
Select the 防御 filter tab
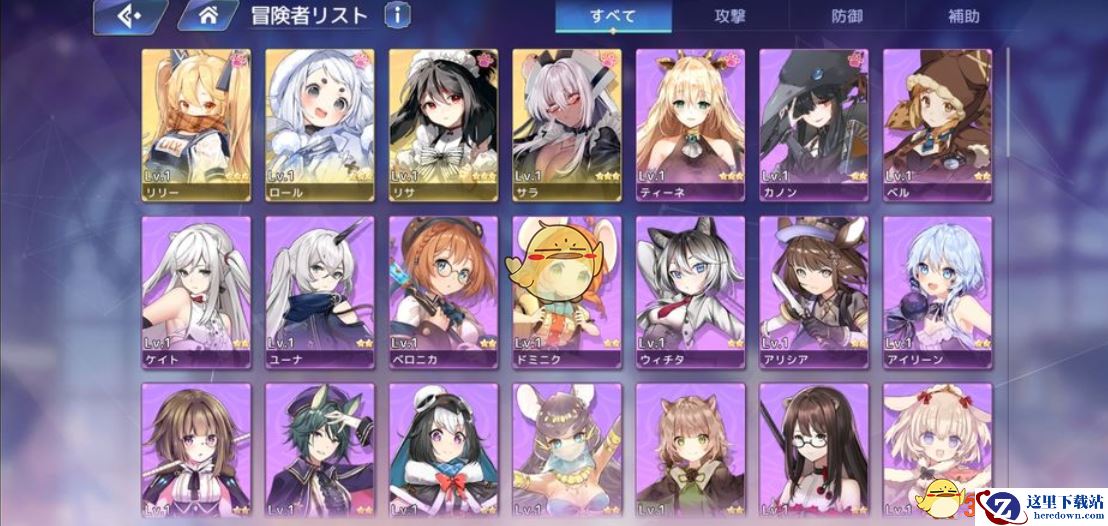pyautogui.click(x=846, y=16)
